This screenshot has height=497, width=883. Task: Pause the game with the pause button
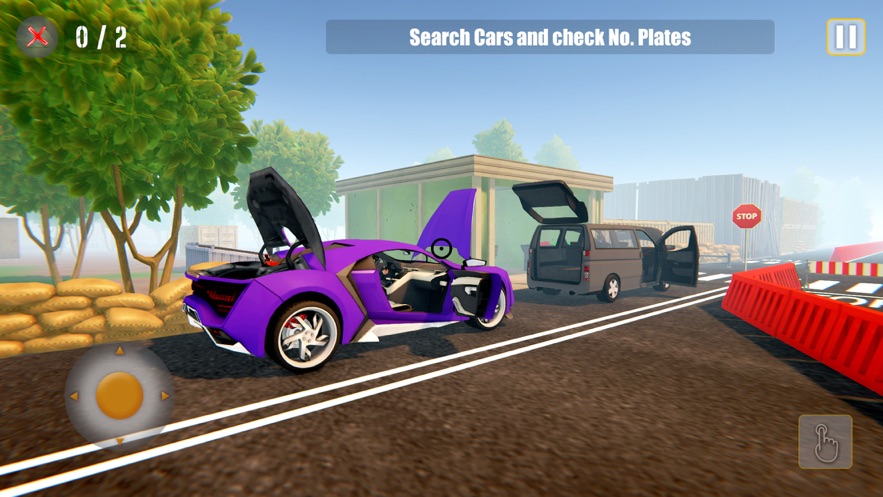(x=845, y=38)
